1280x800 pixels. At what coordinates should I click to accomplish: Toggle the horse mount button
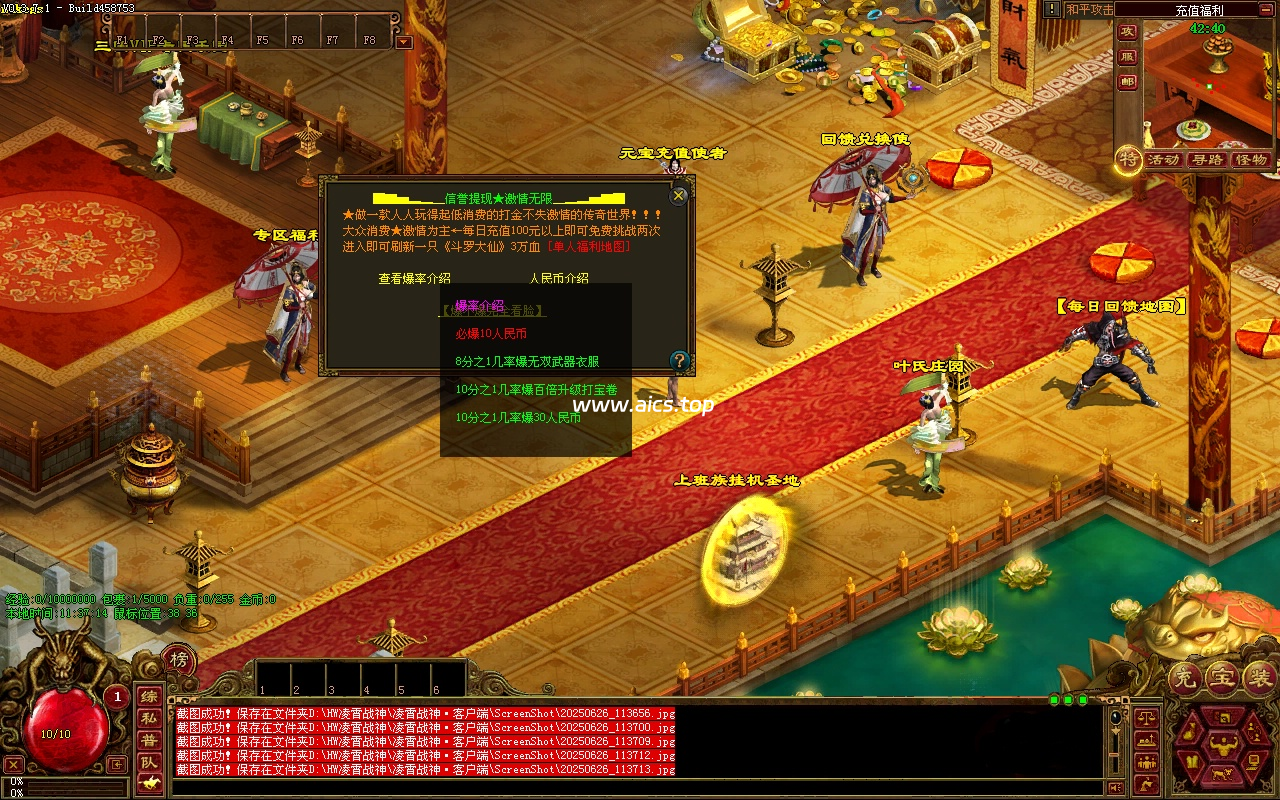pos(148,783)
